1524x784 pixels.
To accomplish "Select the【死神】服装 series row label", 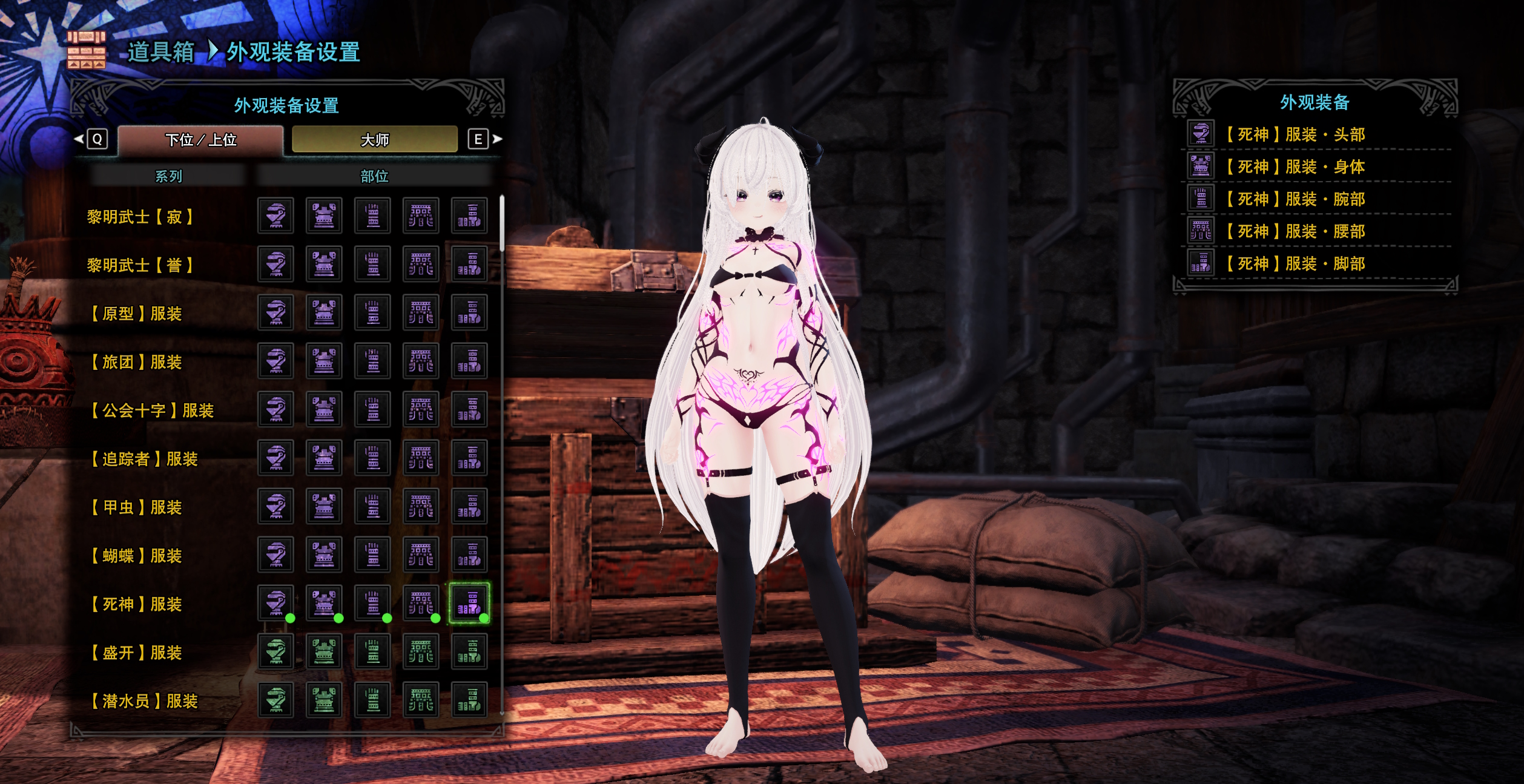I will coord(137,604).
